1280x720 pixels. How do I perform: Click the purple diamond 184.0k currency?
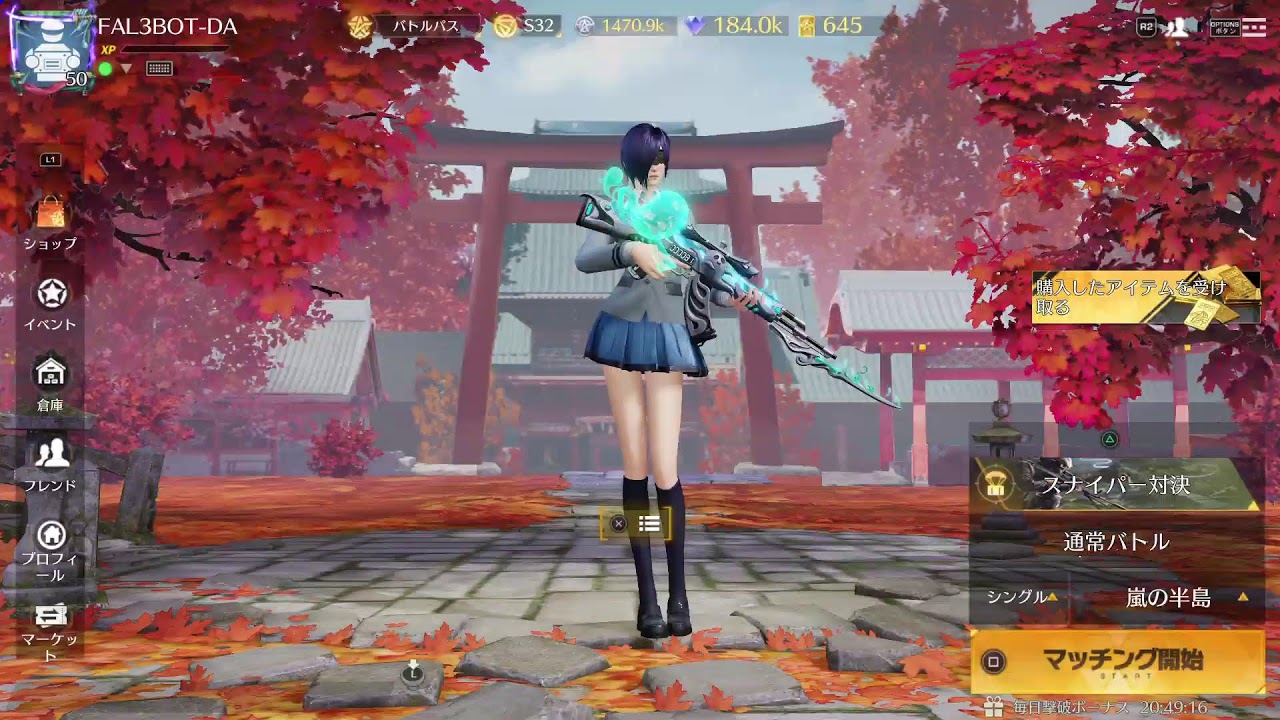734,26
